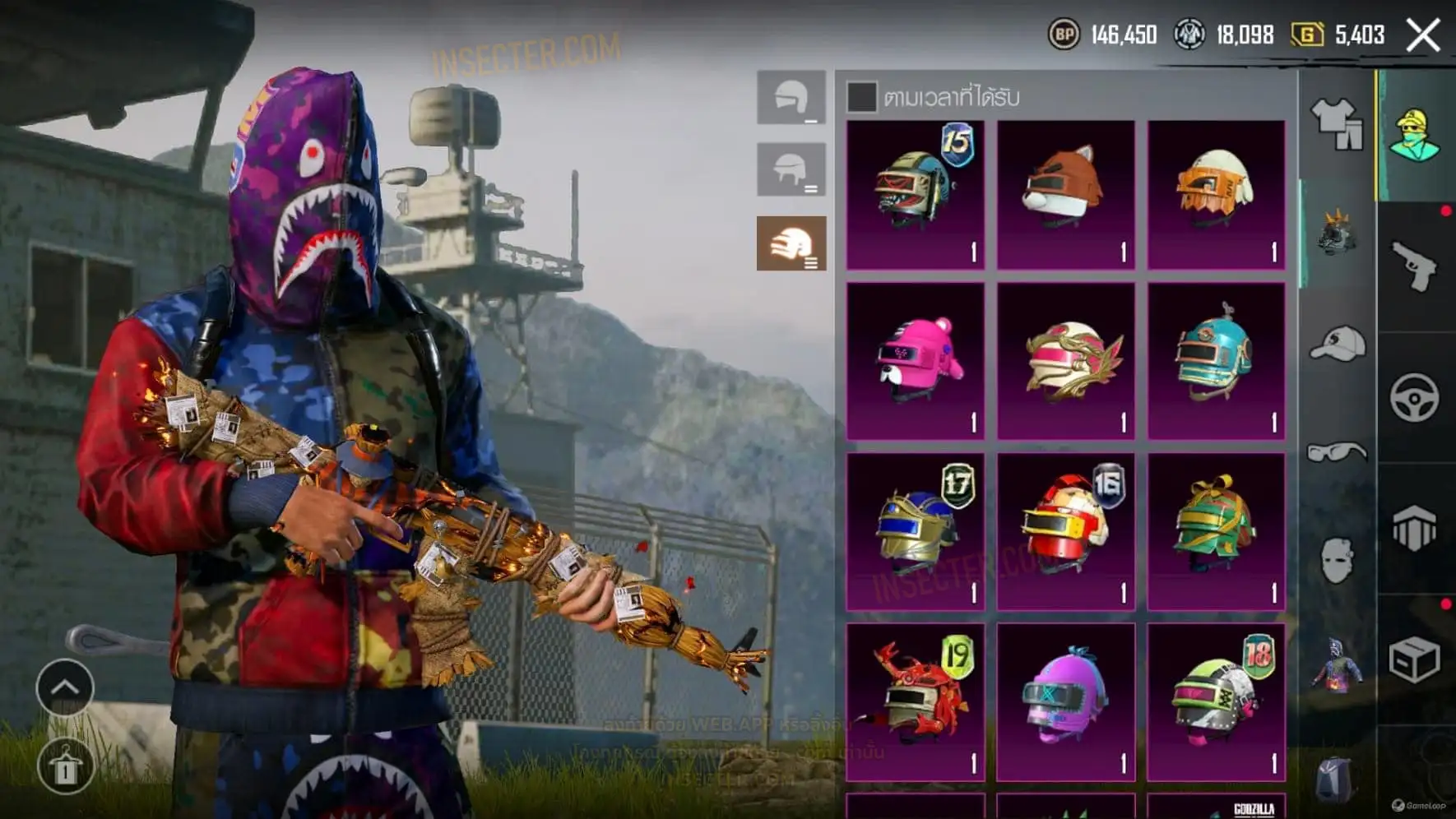Choose the orange fox helmet skin

click(1065, 195)
